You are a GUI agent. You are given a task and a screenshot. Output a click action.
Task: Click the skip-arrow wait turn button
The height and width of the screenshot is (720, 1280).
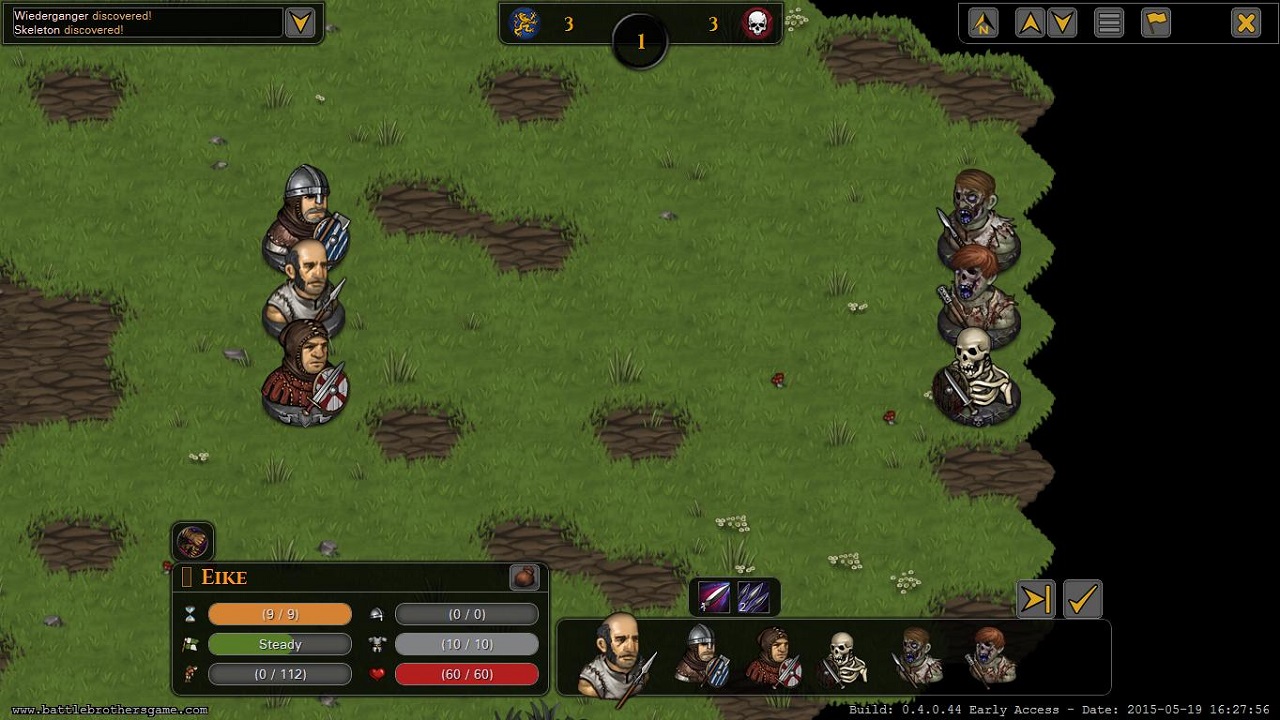1036,599
